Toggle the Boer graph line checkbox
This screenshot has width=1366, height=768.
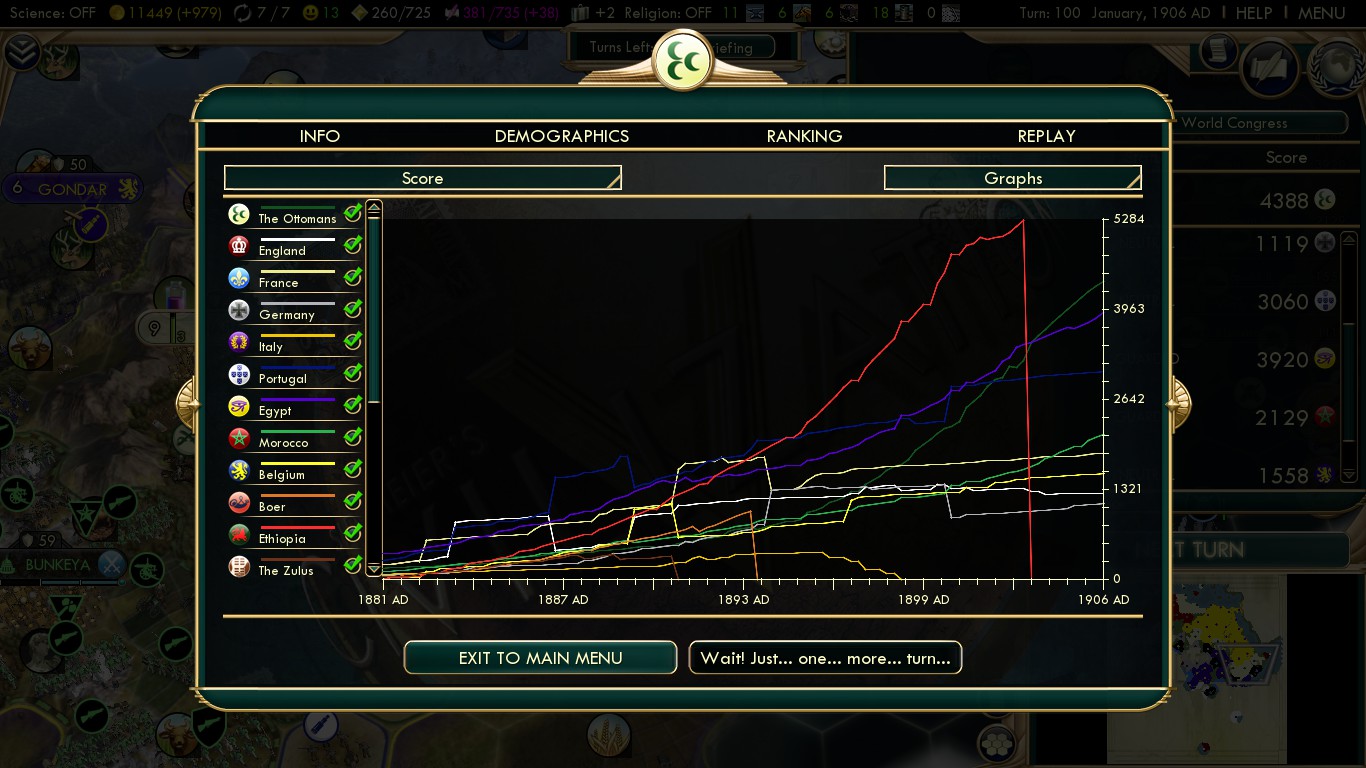click(352, 501)
